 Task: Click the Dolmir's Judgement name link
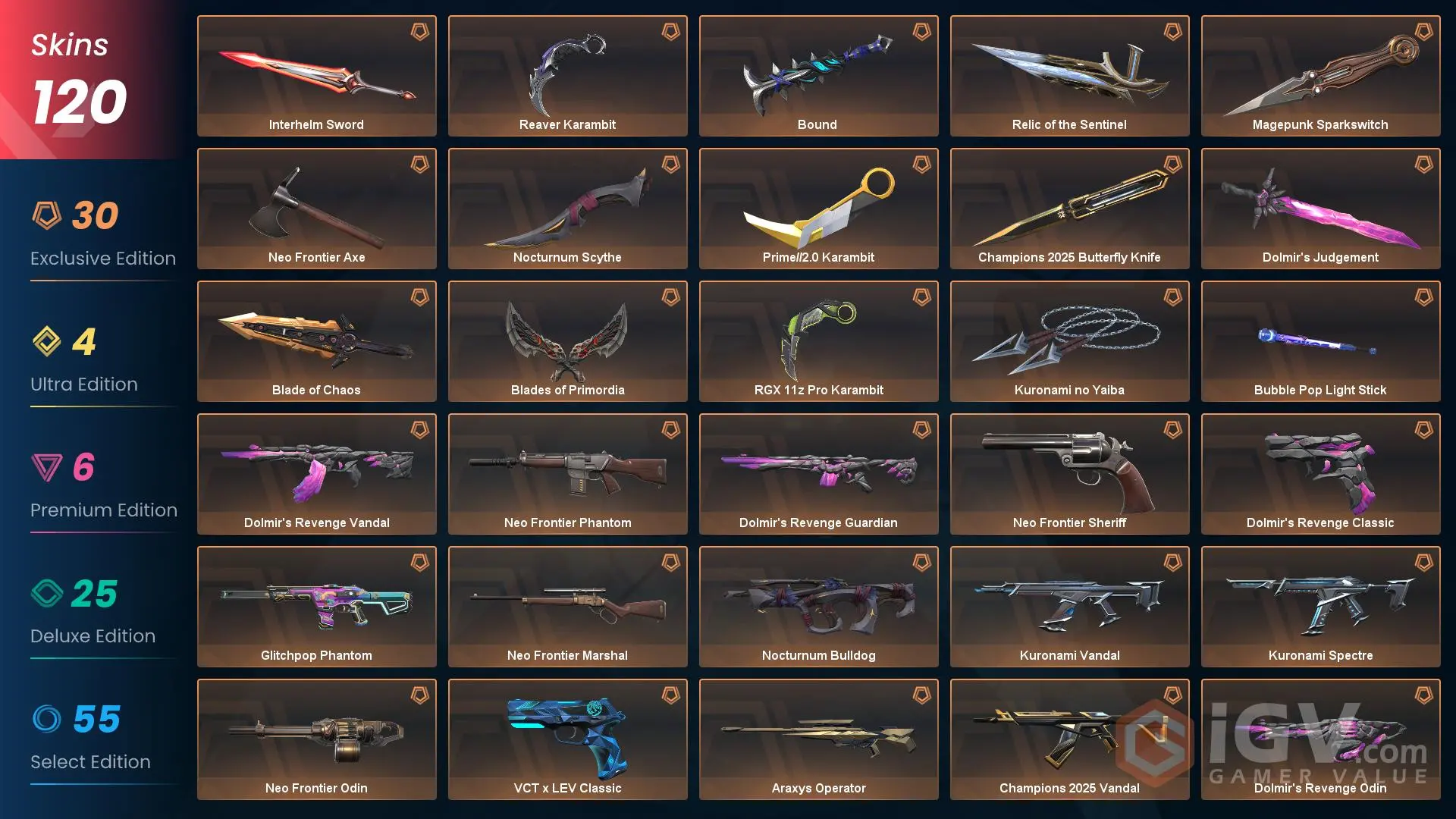click(x=1320, y=257)
